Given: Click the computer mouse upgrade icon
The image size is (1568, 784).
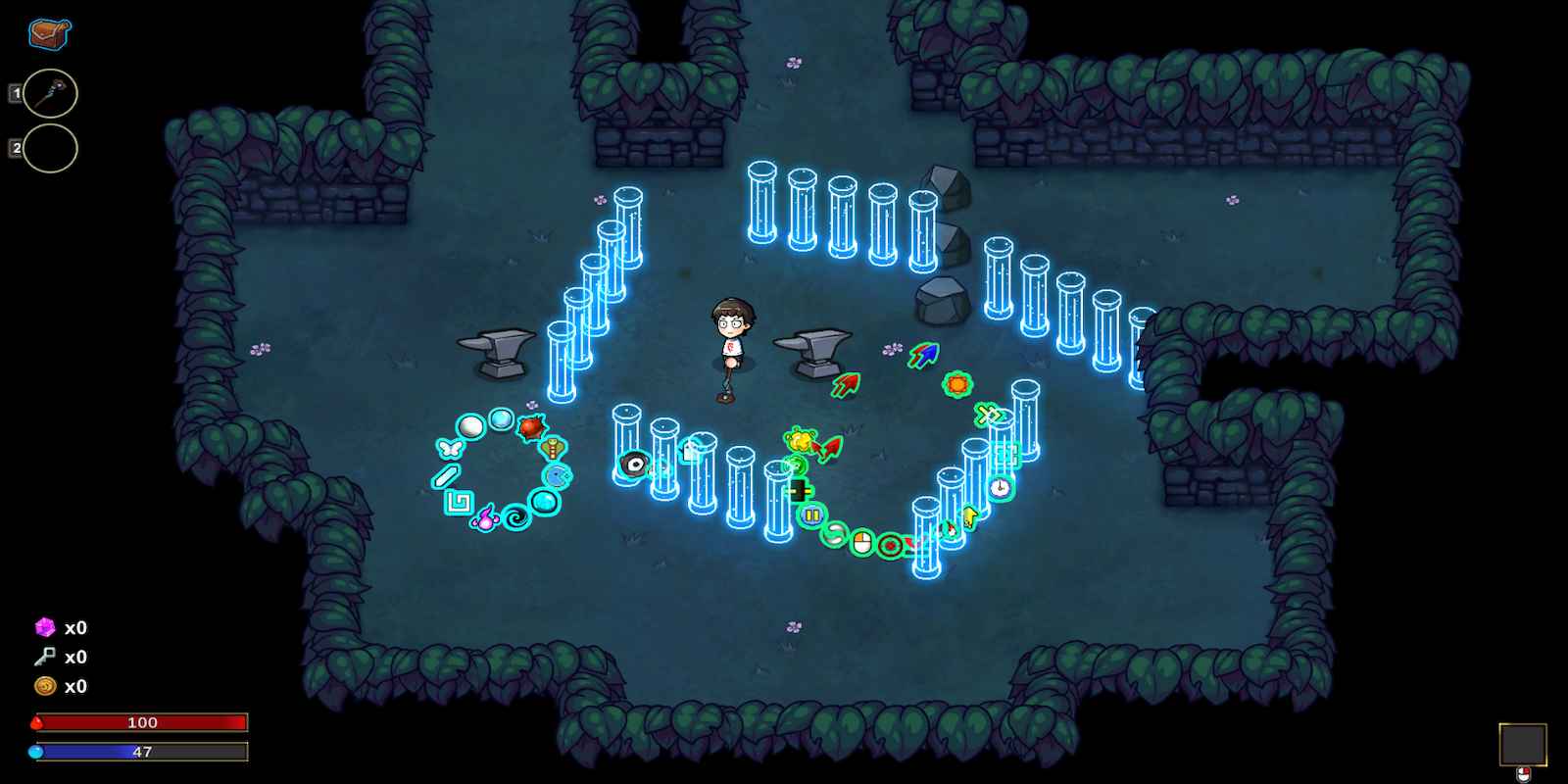Looking at the screenshot, I should click(862, 541).
